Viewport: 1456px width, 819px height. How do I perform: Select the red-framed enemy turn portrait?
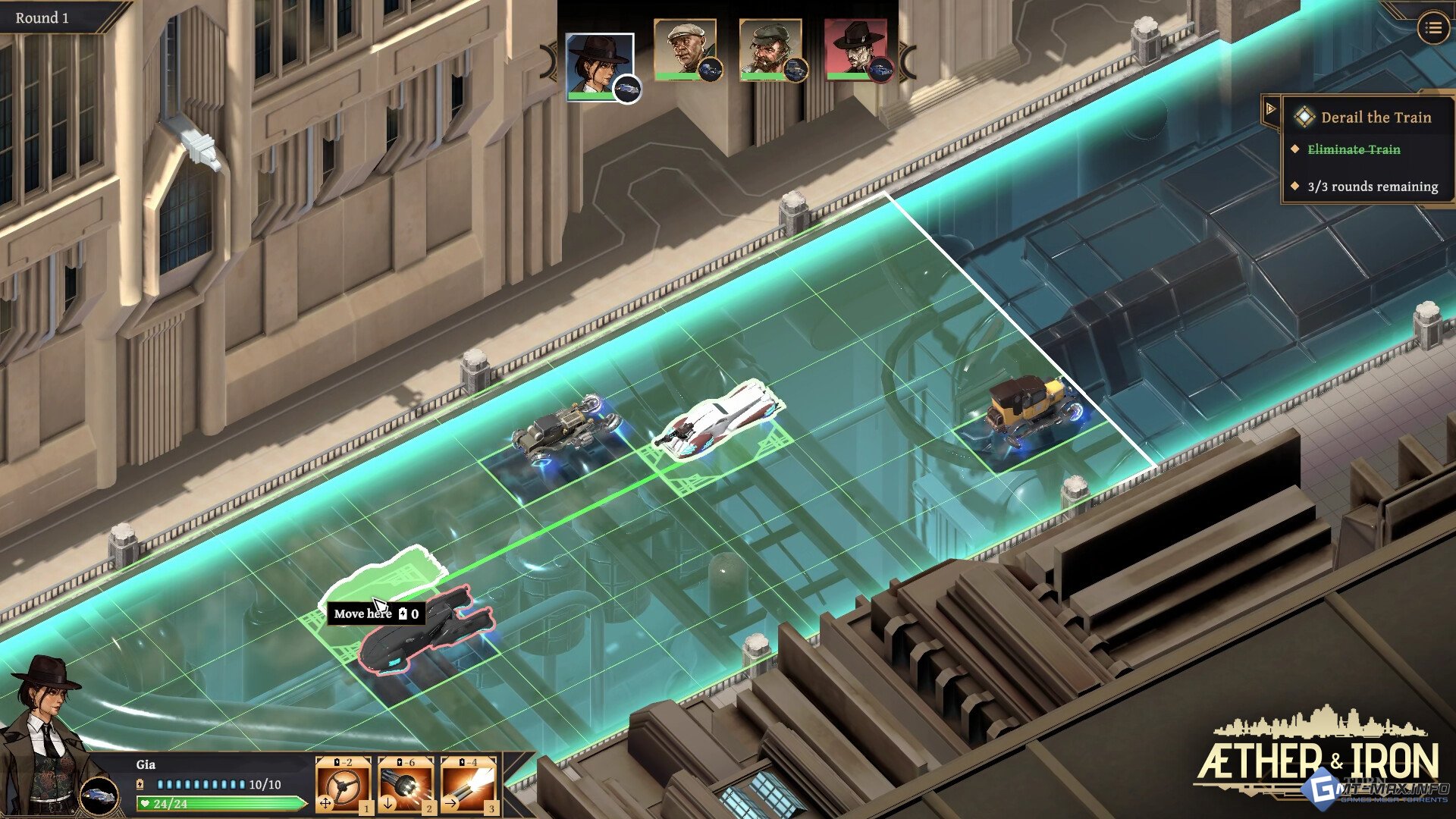855,49
